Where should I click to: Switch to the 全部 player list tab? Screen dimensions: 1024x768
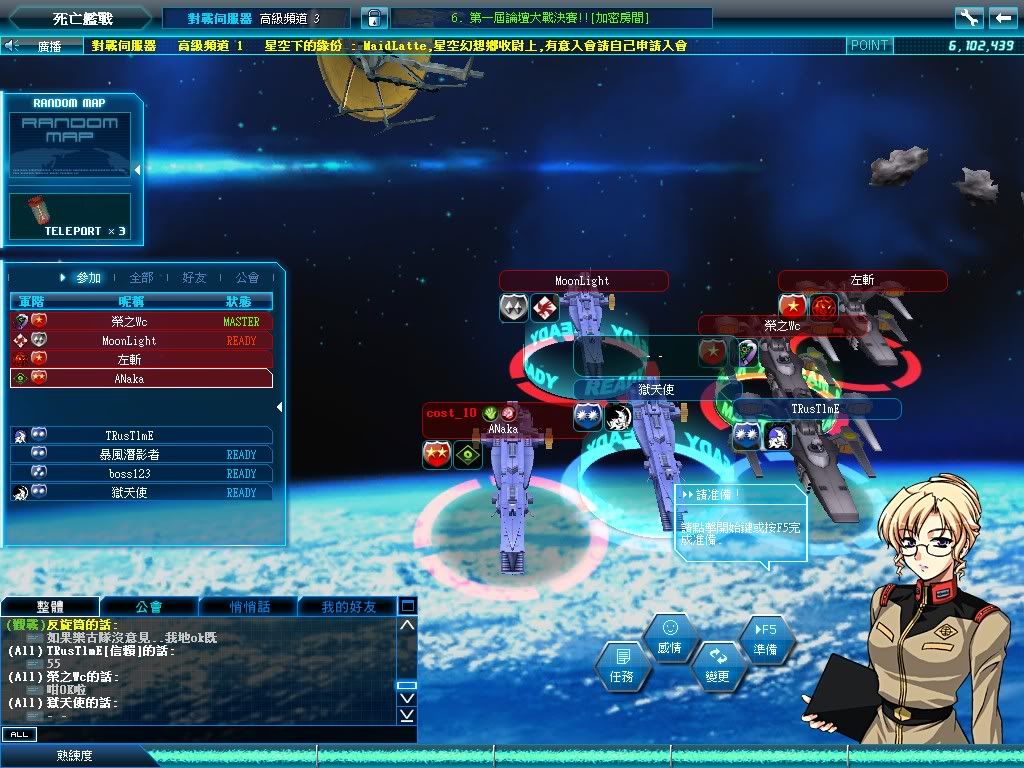(x=142, y=278)
